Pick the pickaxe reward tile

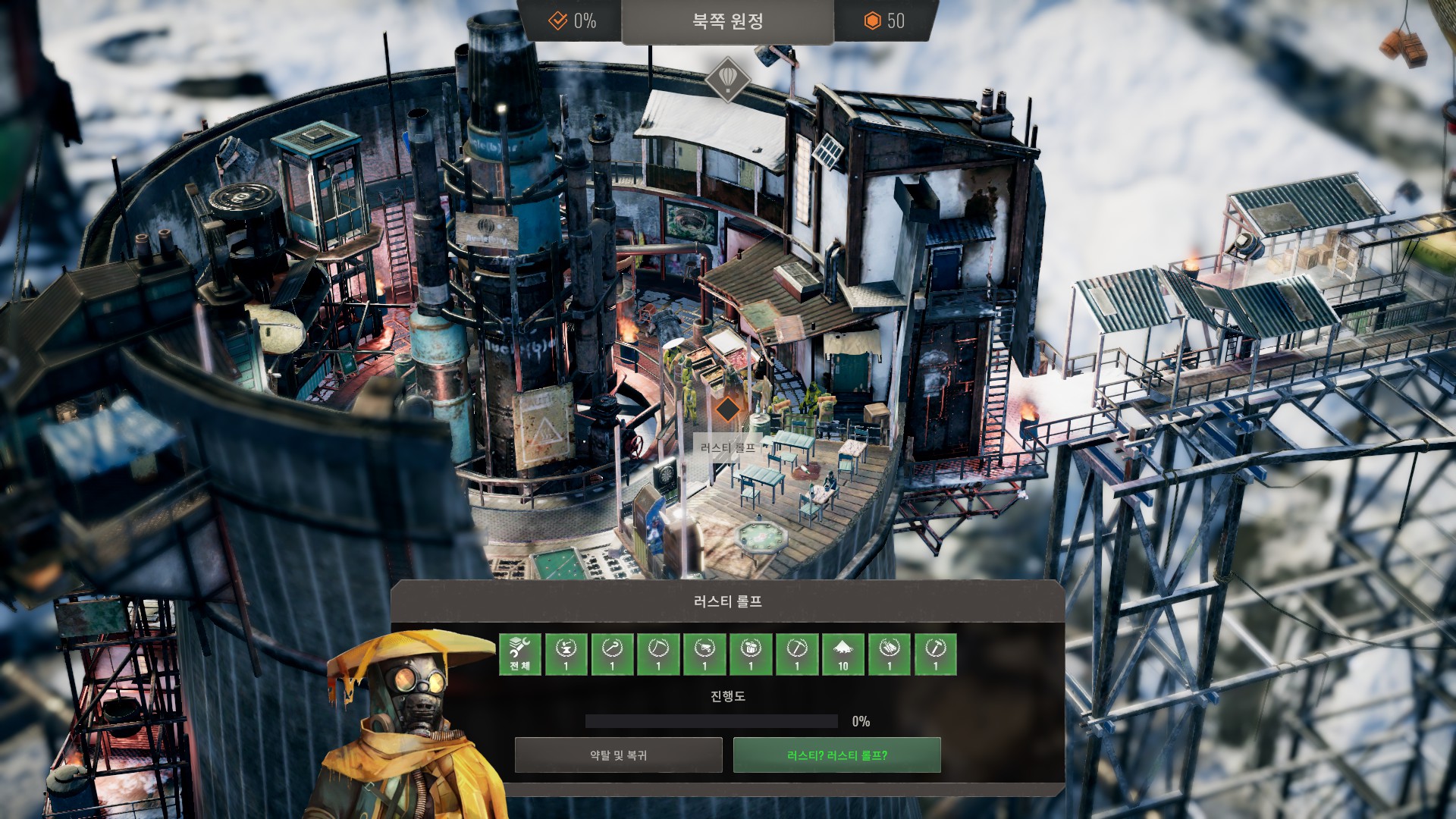click(x=797, y=654)
